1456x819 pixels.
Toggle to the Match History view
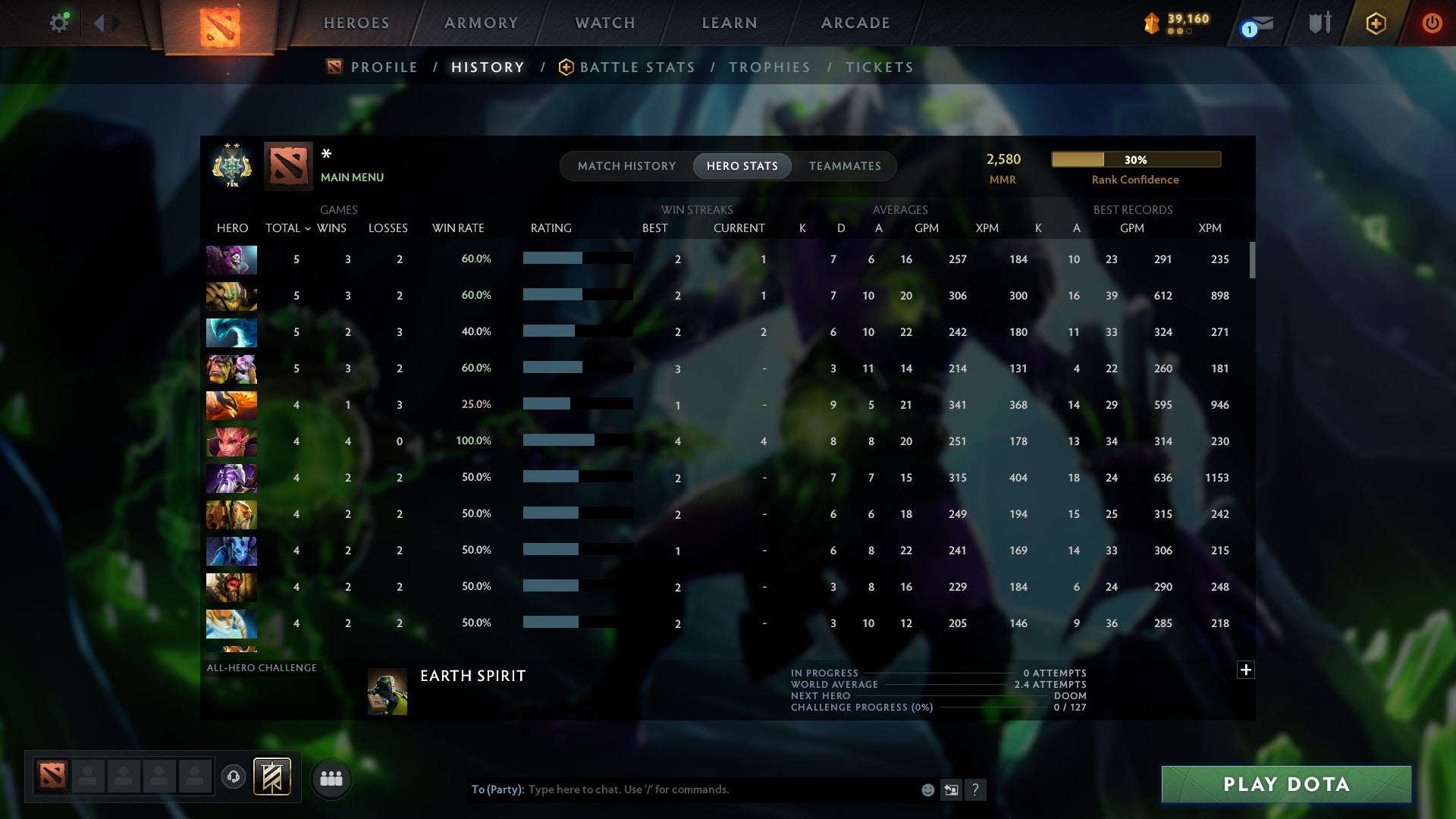[626, 165]
